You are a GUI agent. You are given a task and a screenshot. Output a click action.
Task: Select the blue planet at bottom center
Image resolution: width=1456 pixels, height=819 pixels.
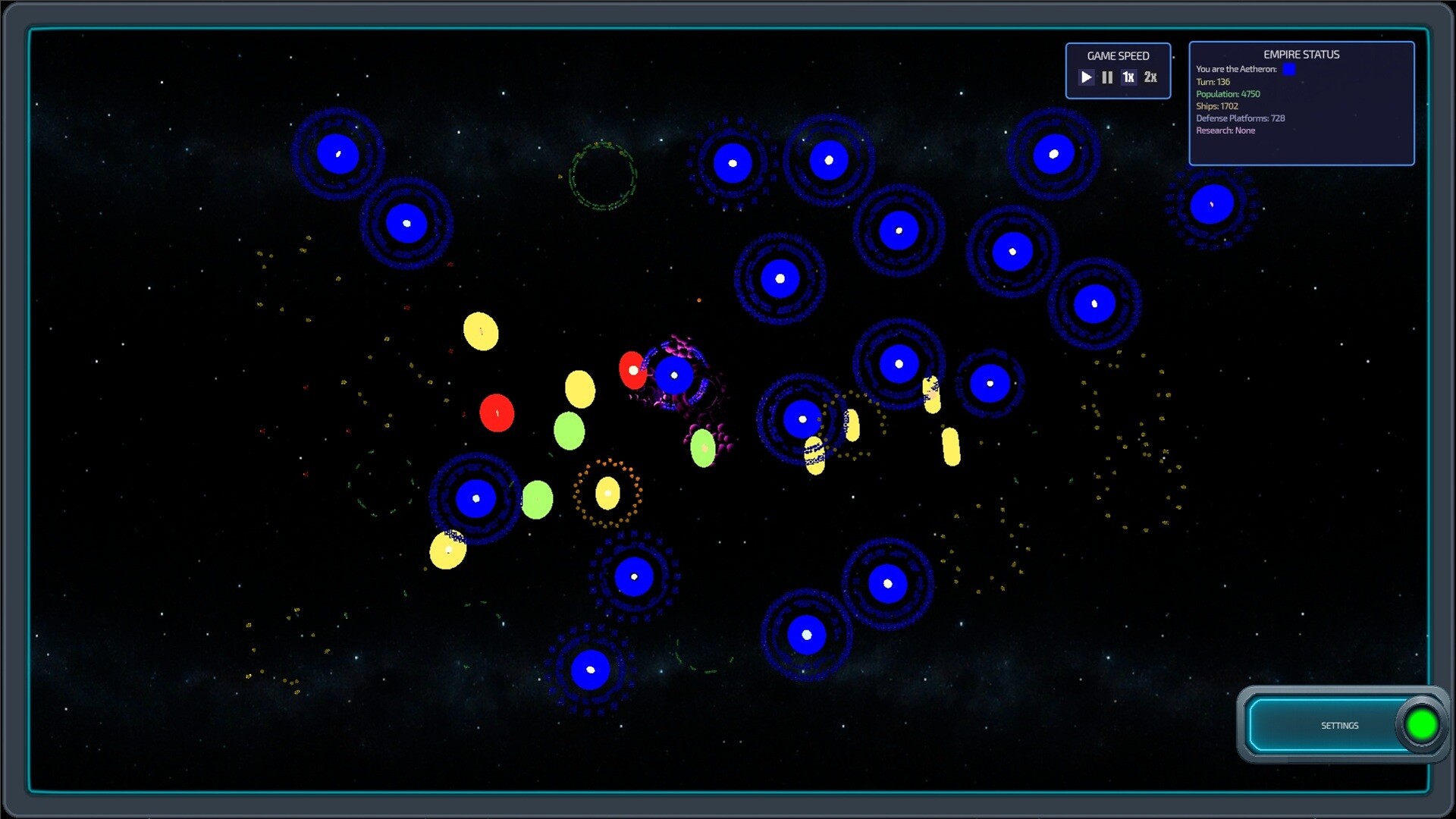(x=591, y=669)
